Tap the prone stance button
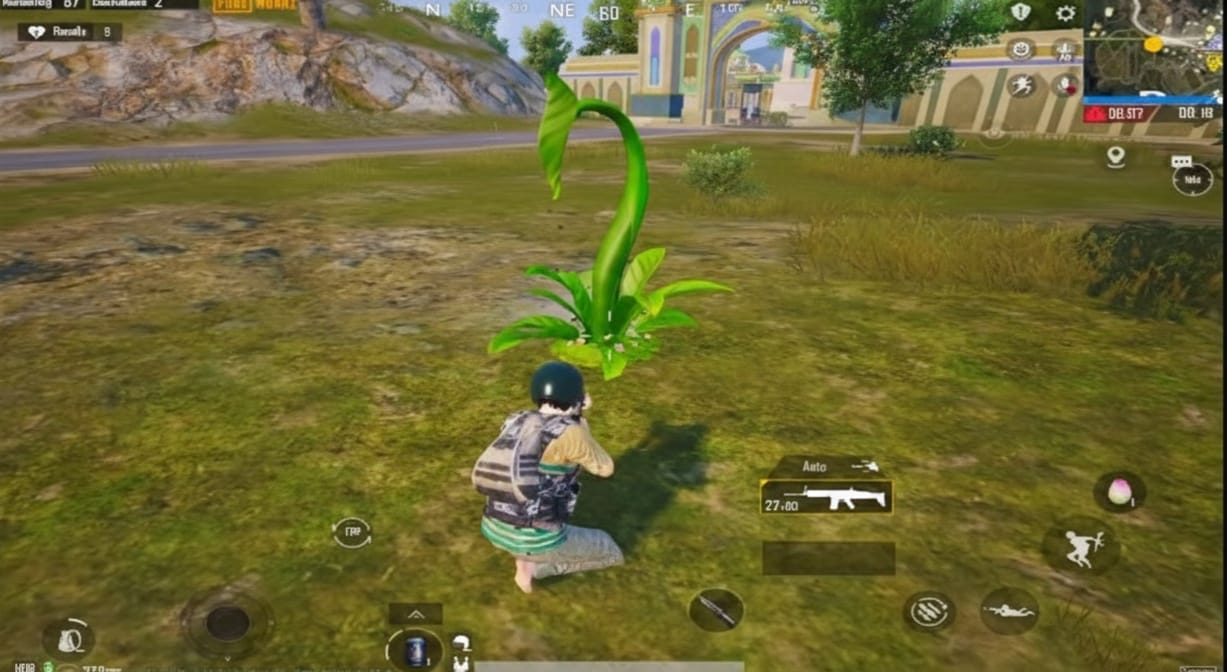The width and height of the screenshot is (1227, 672). click(x=1009, y=610)
